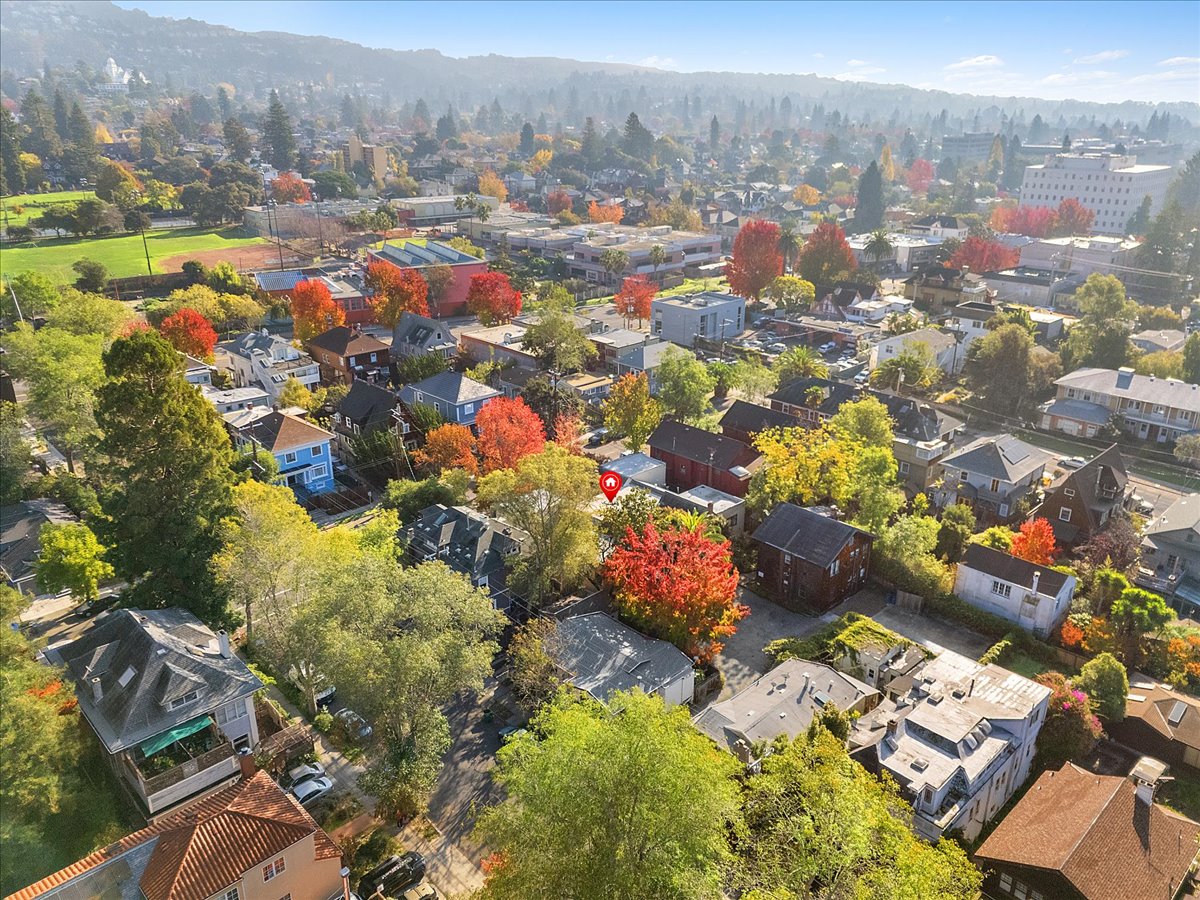
Task: Click the red home location pin
Action: 610,484
